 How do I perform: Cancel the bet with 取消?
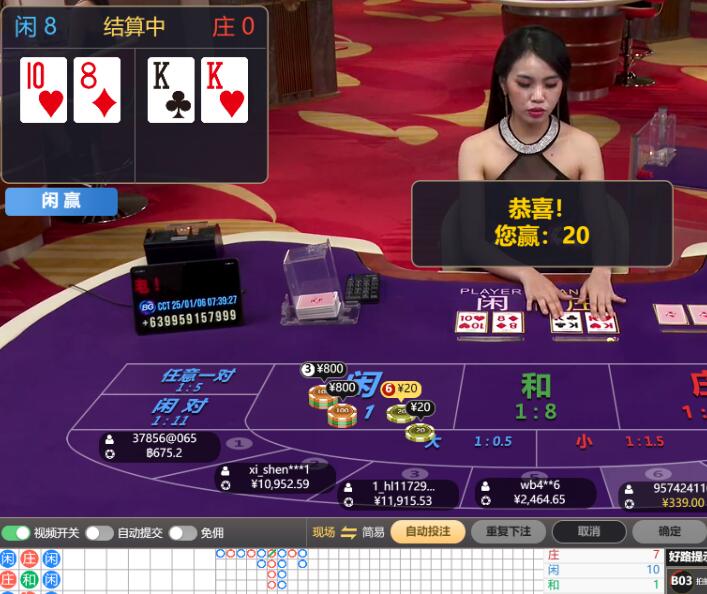pyautogui.click(x=589, y=532)
